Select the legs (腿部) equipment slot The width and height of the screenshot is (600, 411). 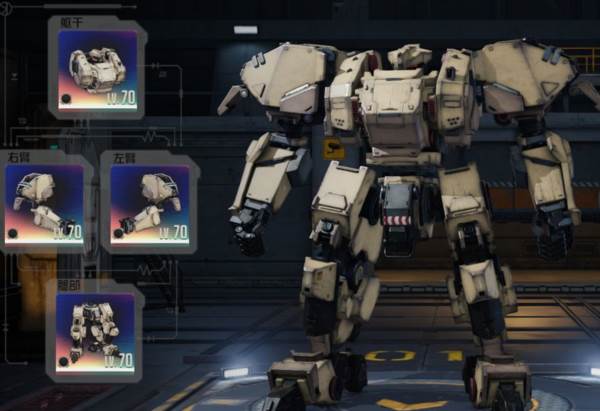tap(95, 332)
